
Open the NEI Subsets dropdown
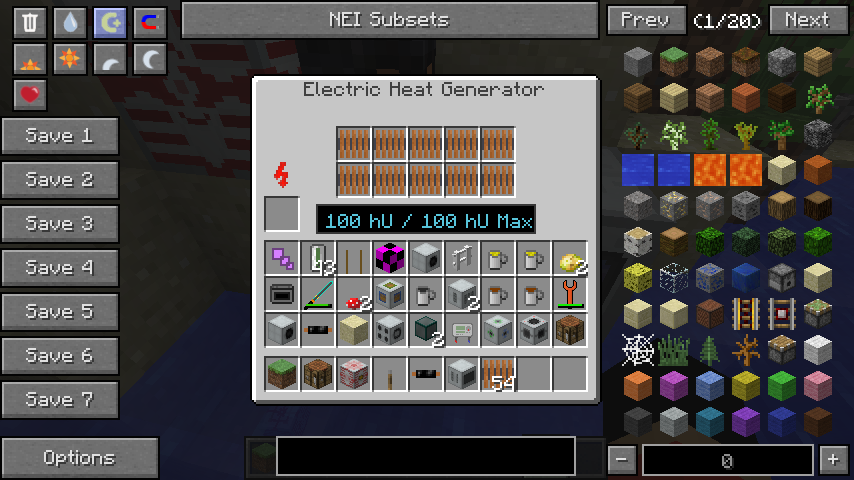click(x=389, y=20)
